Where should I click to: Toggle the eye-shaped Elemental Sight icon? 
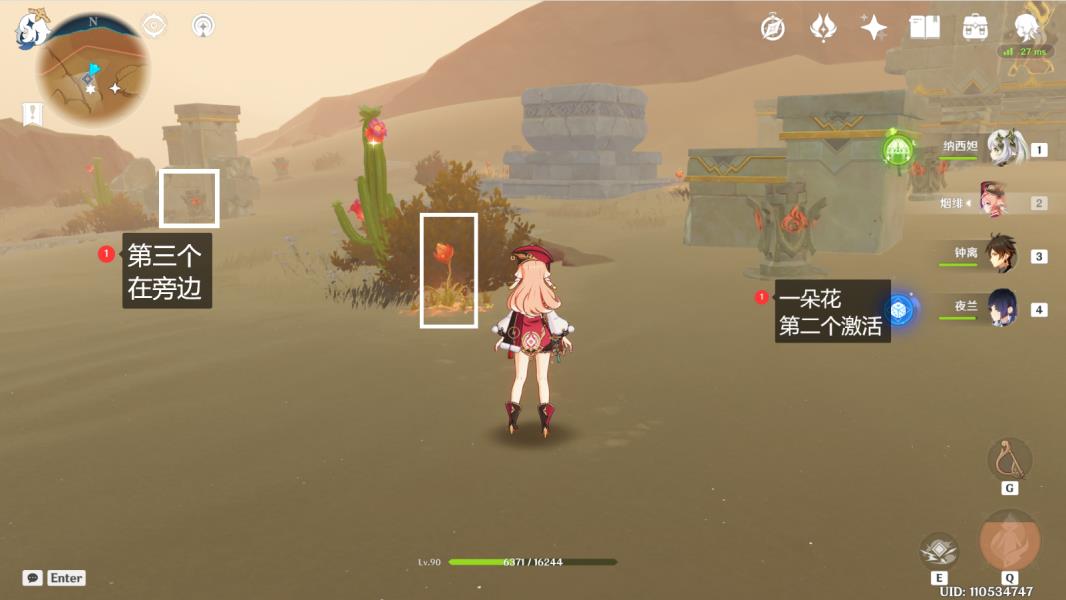coord(155,25)
